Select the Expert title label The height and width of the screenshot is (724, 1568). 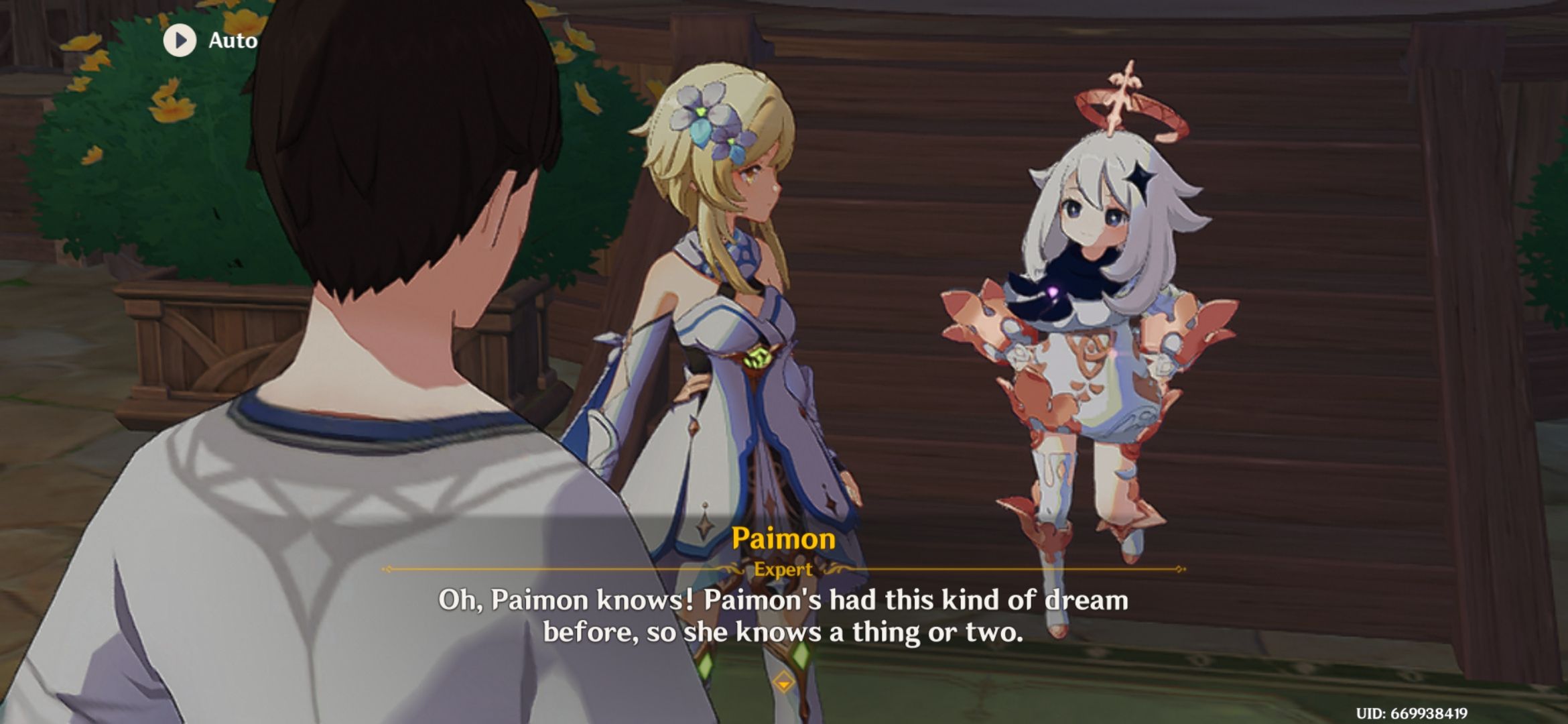pos(783,570)
